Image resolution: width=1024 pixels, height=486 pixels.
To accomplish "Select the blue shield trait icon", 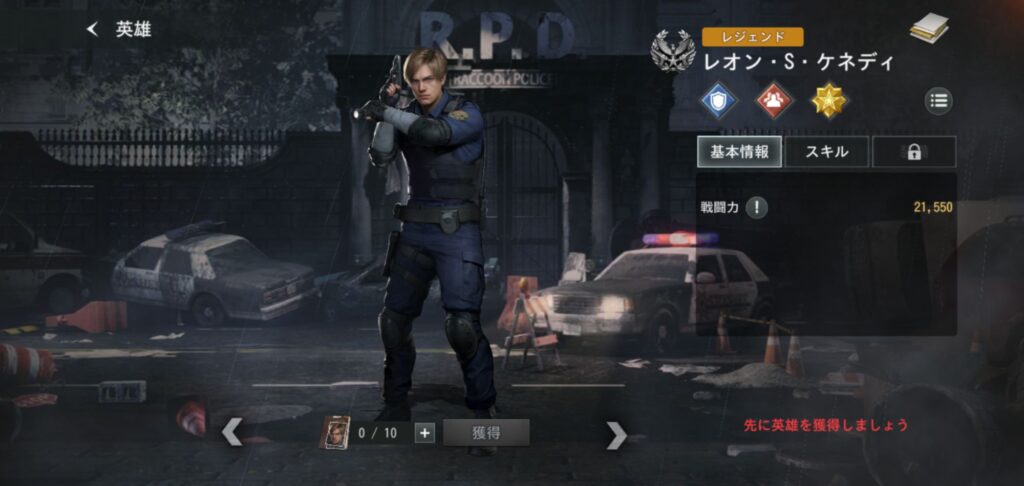I will click(718, 100).
